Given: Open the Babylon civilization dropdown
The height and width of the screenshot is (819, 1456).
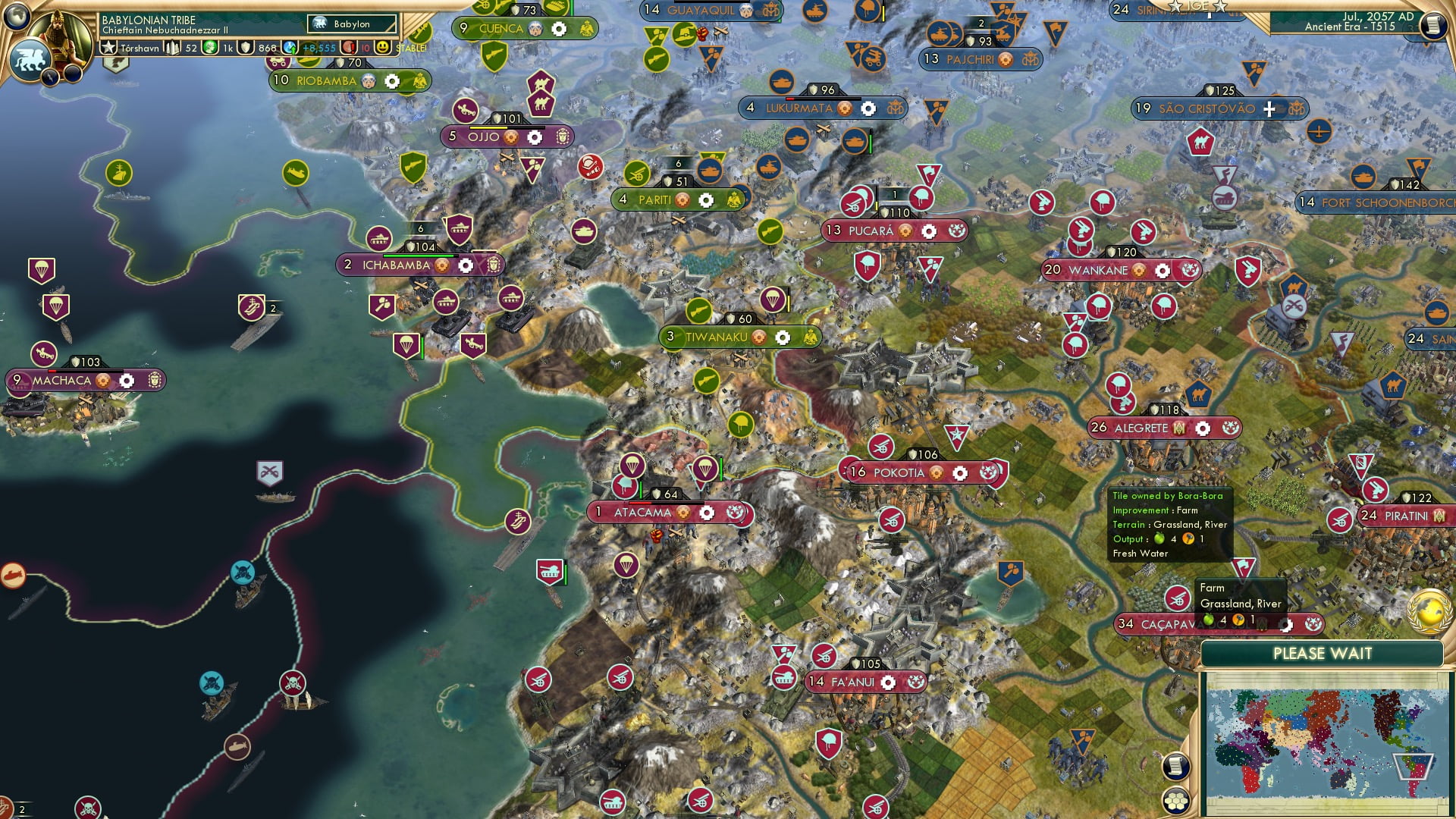Looking at the screenshot, I should pos(350,24).
